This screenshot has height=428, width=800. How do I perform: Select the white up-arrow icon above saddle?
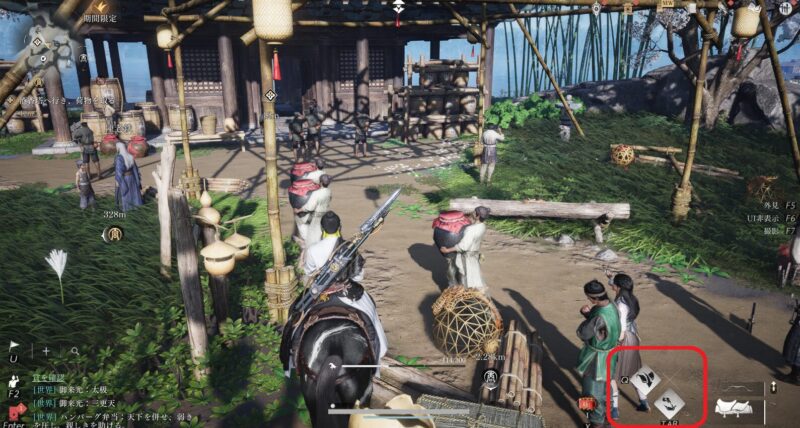point(772,387)
